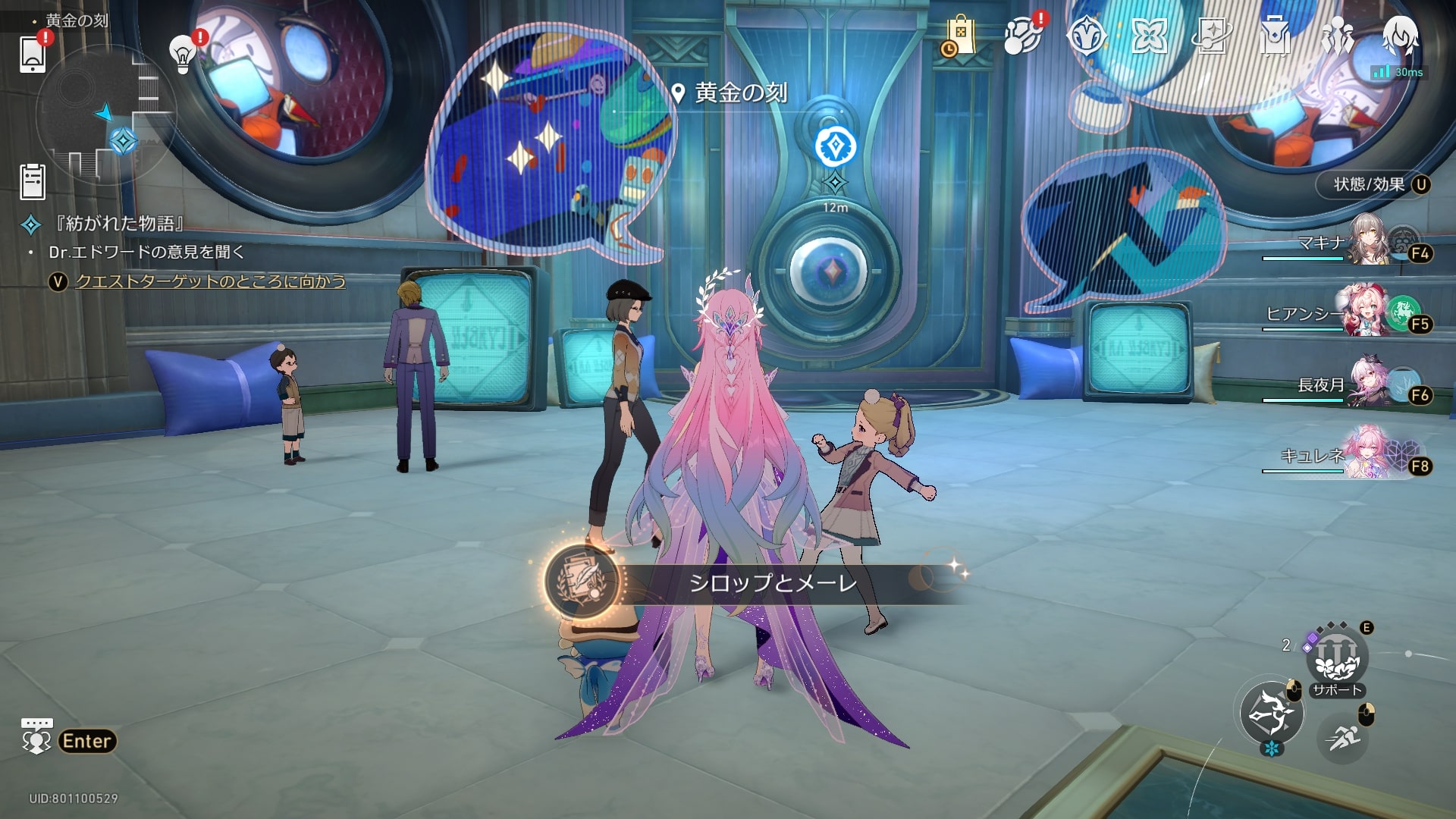Viewport: 1456px width, 819px height.
Task: Open the backpack inventory icon
Action: [x=1275, y=36]
